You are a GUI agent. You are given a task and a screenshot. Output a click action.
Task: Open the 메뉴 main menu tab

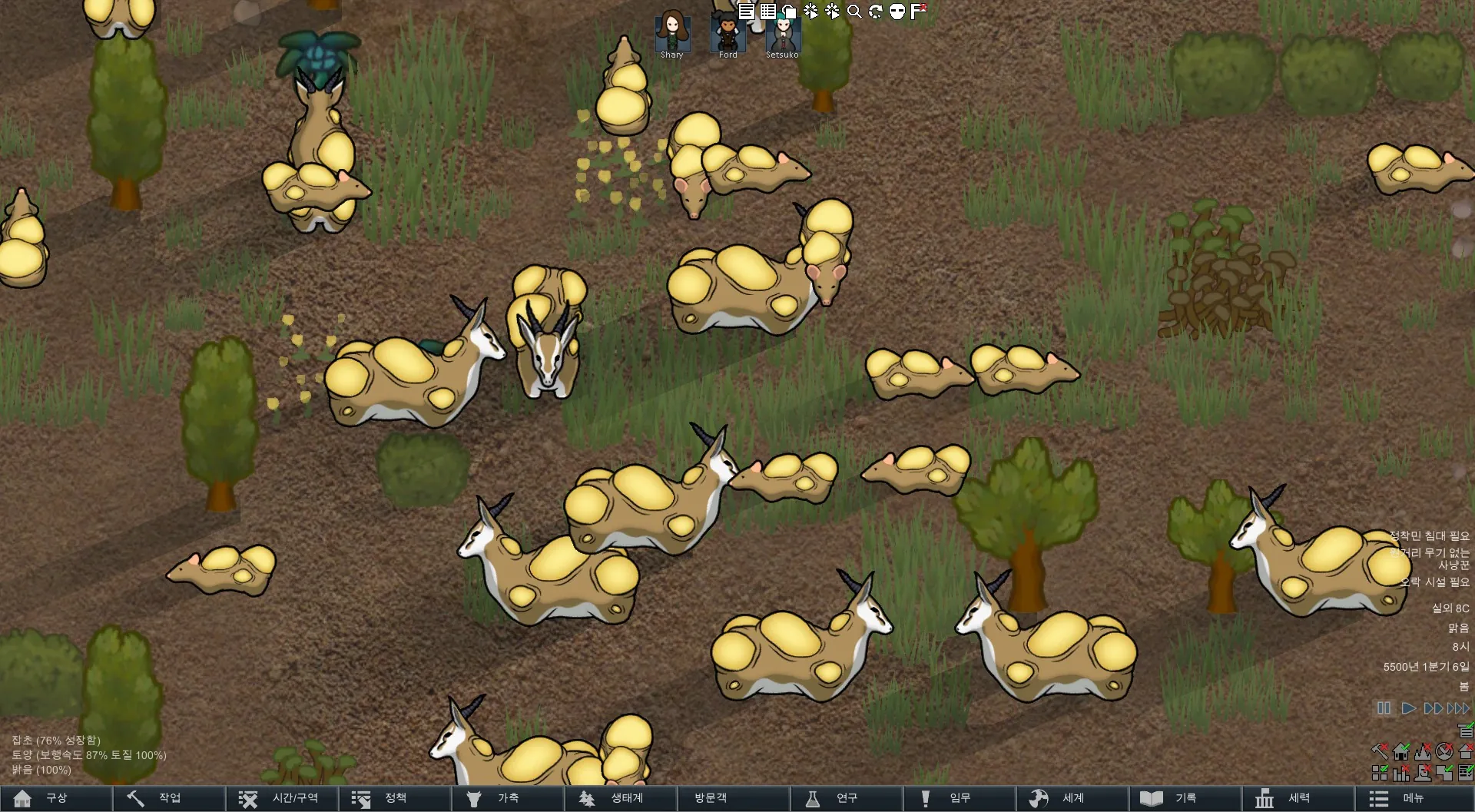[x=1412, y=798]
